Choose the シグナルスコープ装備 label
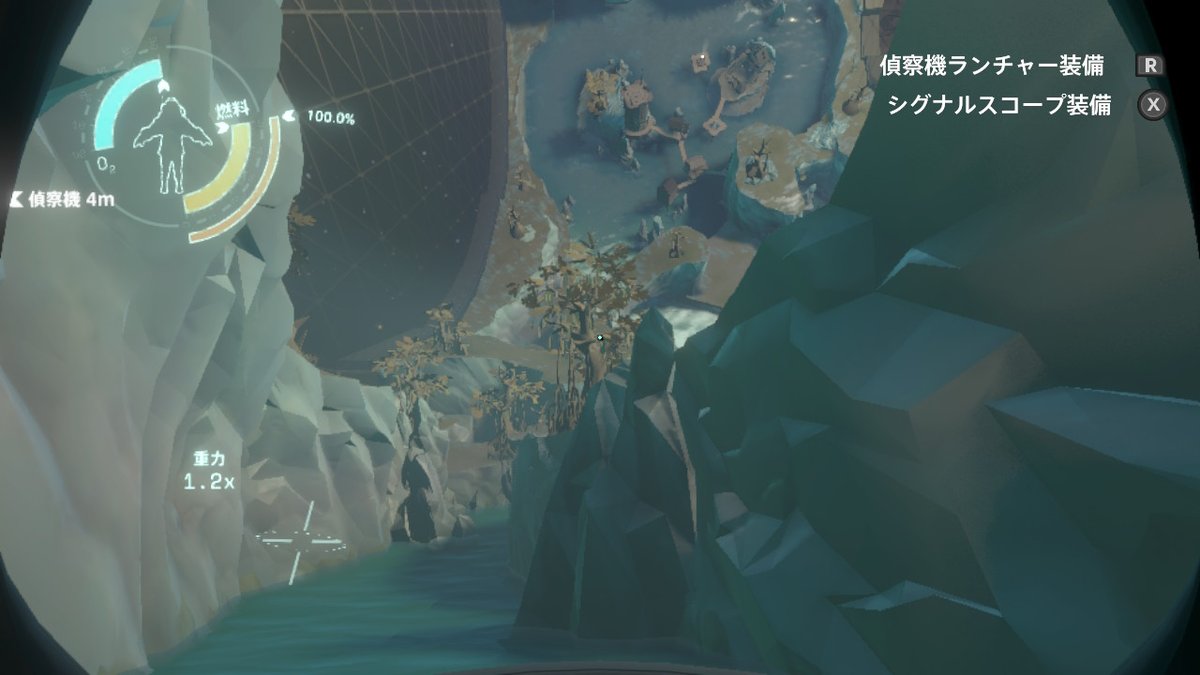This screenshot has width=1200, height=675. pos(998,106)
